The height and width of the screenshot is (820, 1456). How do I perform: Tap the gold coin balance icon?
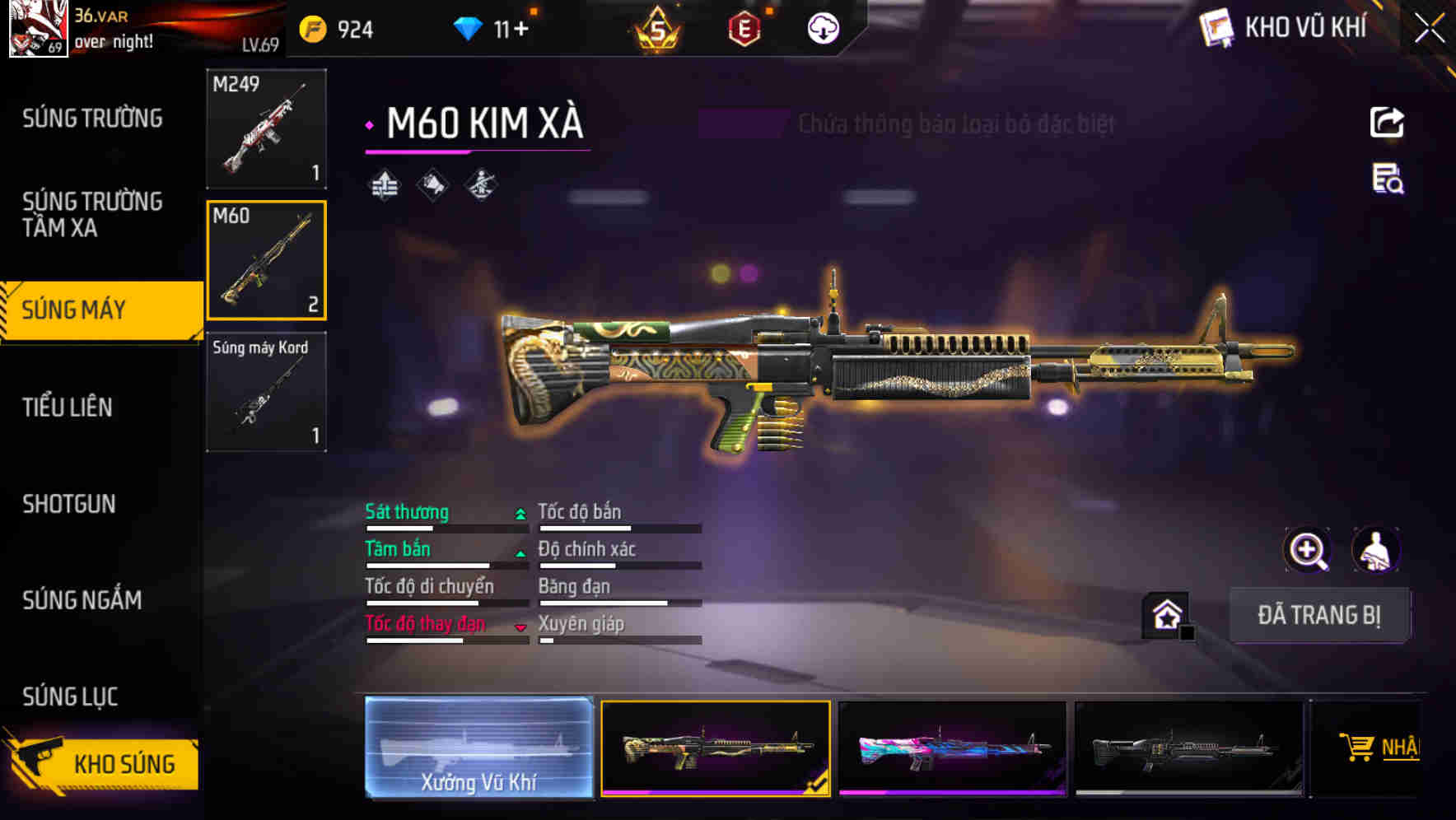click(x=313, y=30)
